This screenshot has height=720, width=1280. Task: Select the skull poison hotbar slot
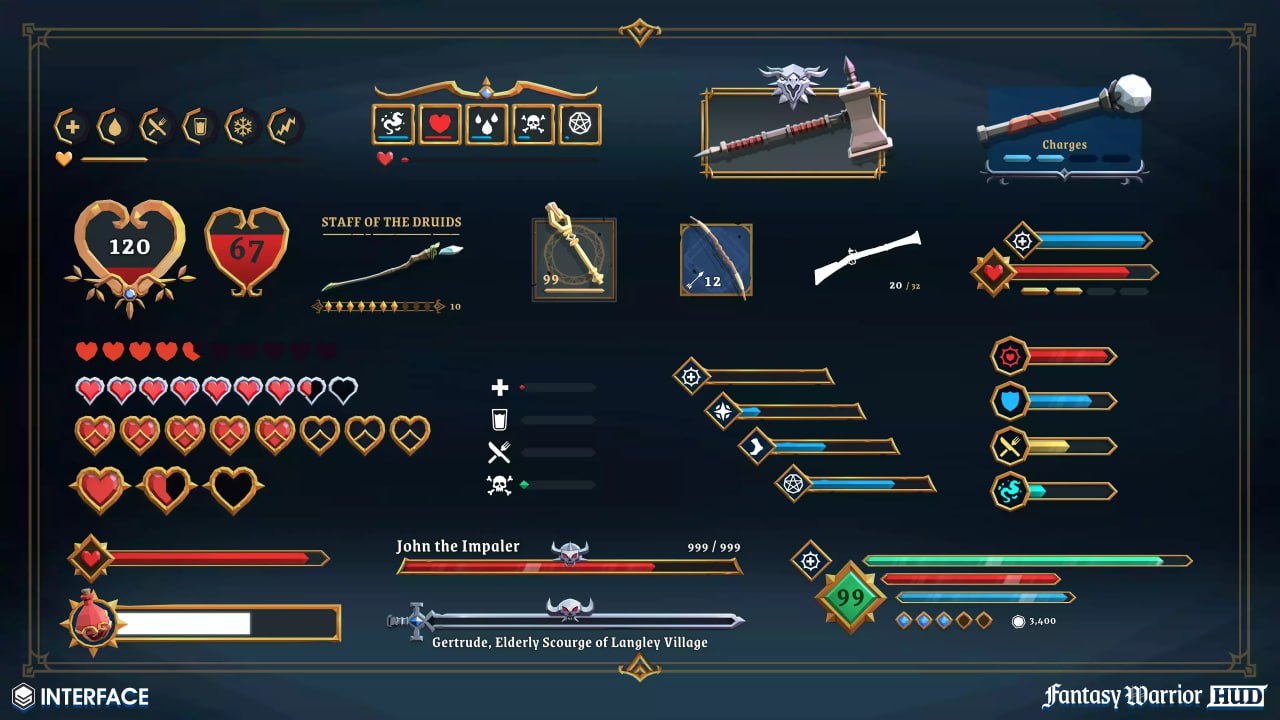click(x=533, y=123)
